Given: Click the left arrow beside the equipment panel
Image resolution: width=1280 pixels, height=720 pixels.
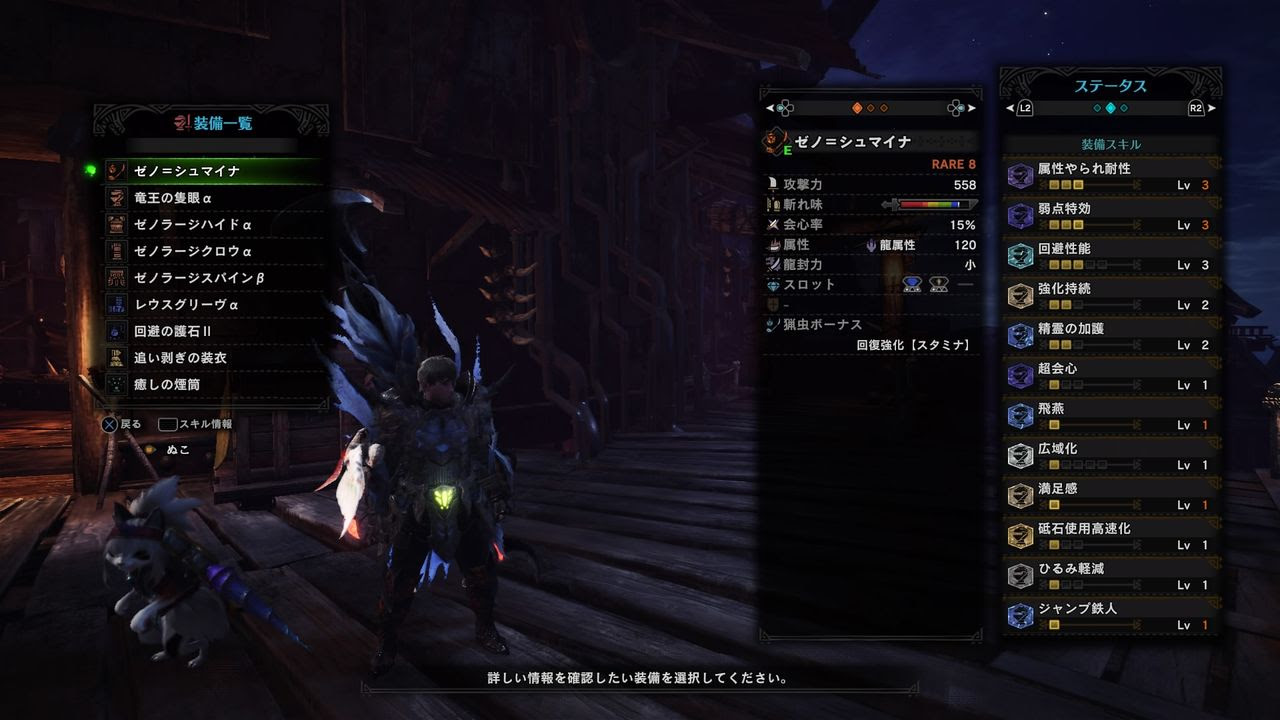Looking at the screenshot, I should click(768, 107).
